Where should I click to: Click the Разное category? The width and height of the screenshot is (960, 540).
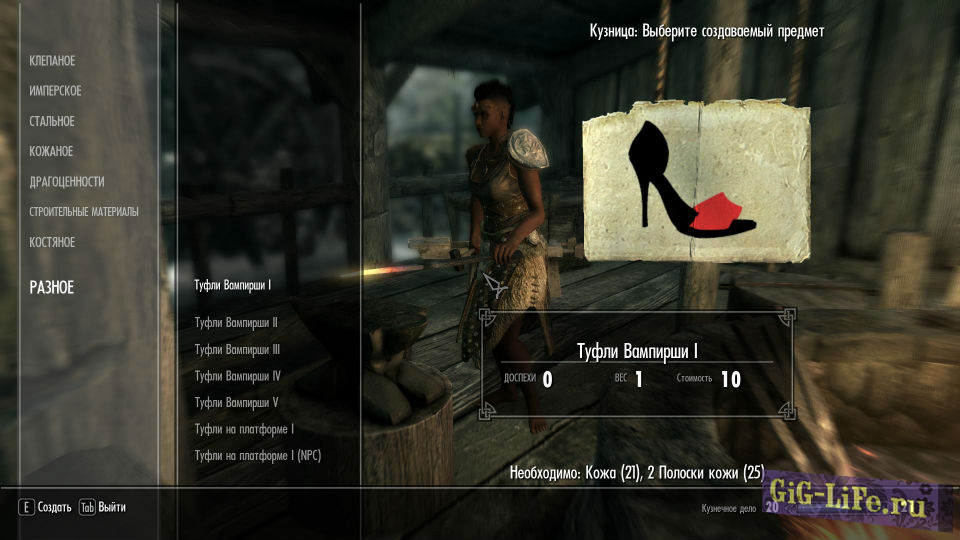pyautogui.click(x=52, y=288)
